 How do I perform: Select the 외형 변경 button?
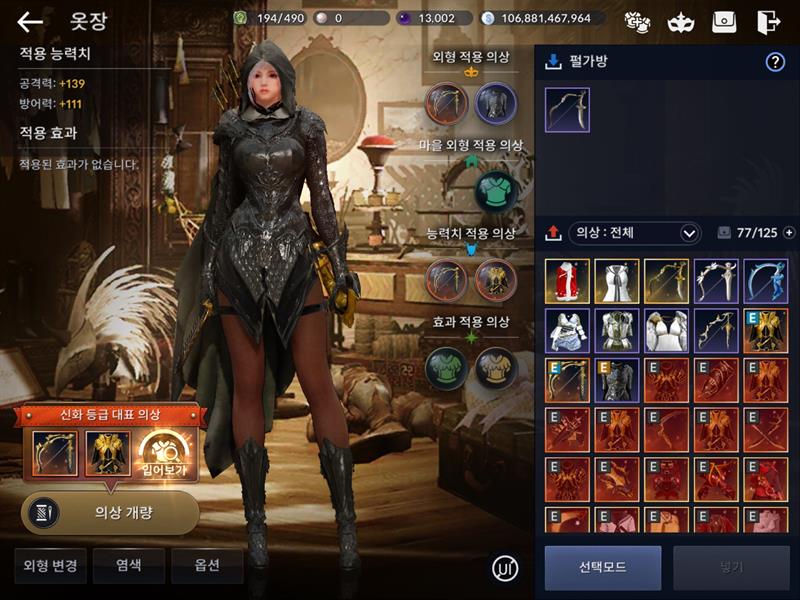(x=51, y=565)
